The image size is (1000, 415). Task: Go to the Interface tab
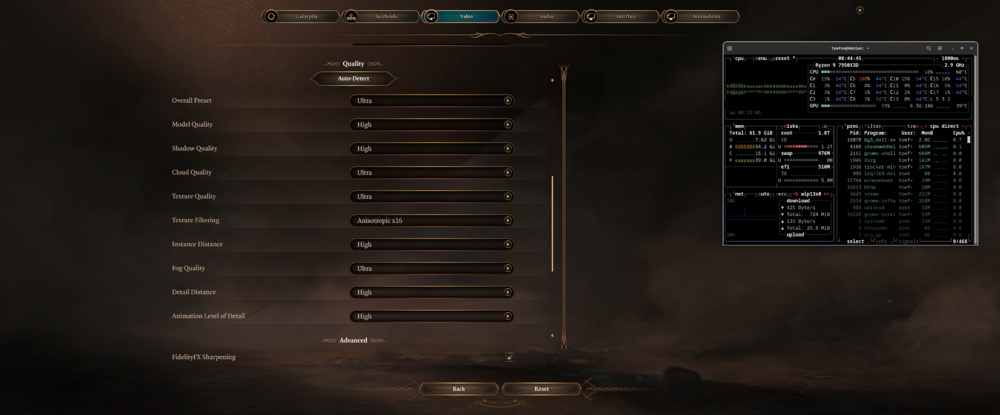tap(620, 17)
